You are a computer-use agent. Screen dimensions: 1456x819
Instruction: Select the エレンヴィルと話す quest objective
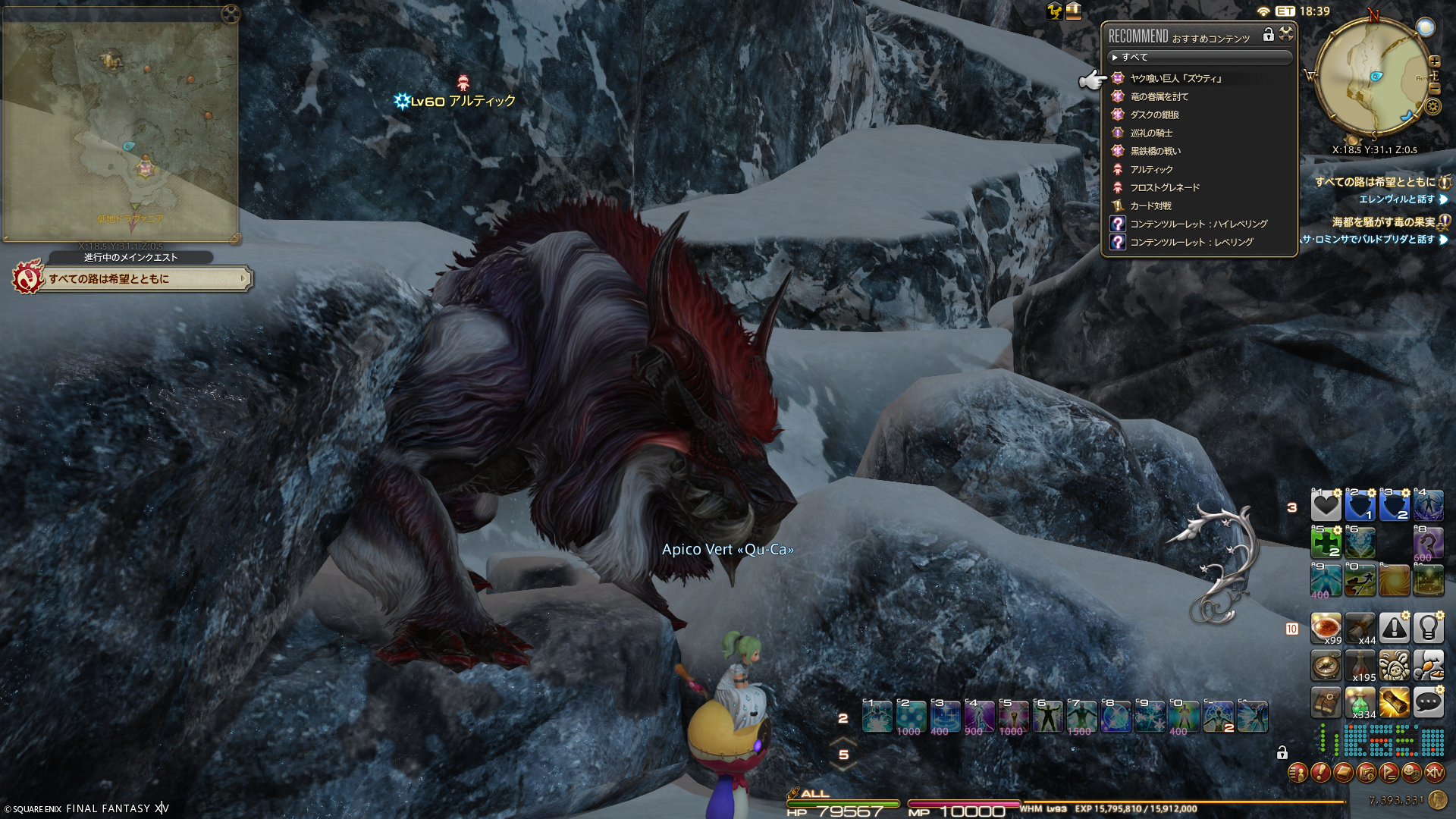(1396, 199)
